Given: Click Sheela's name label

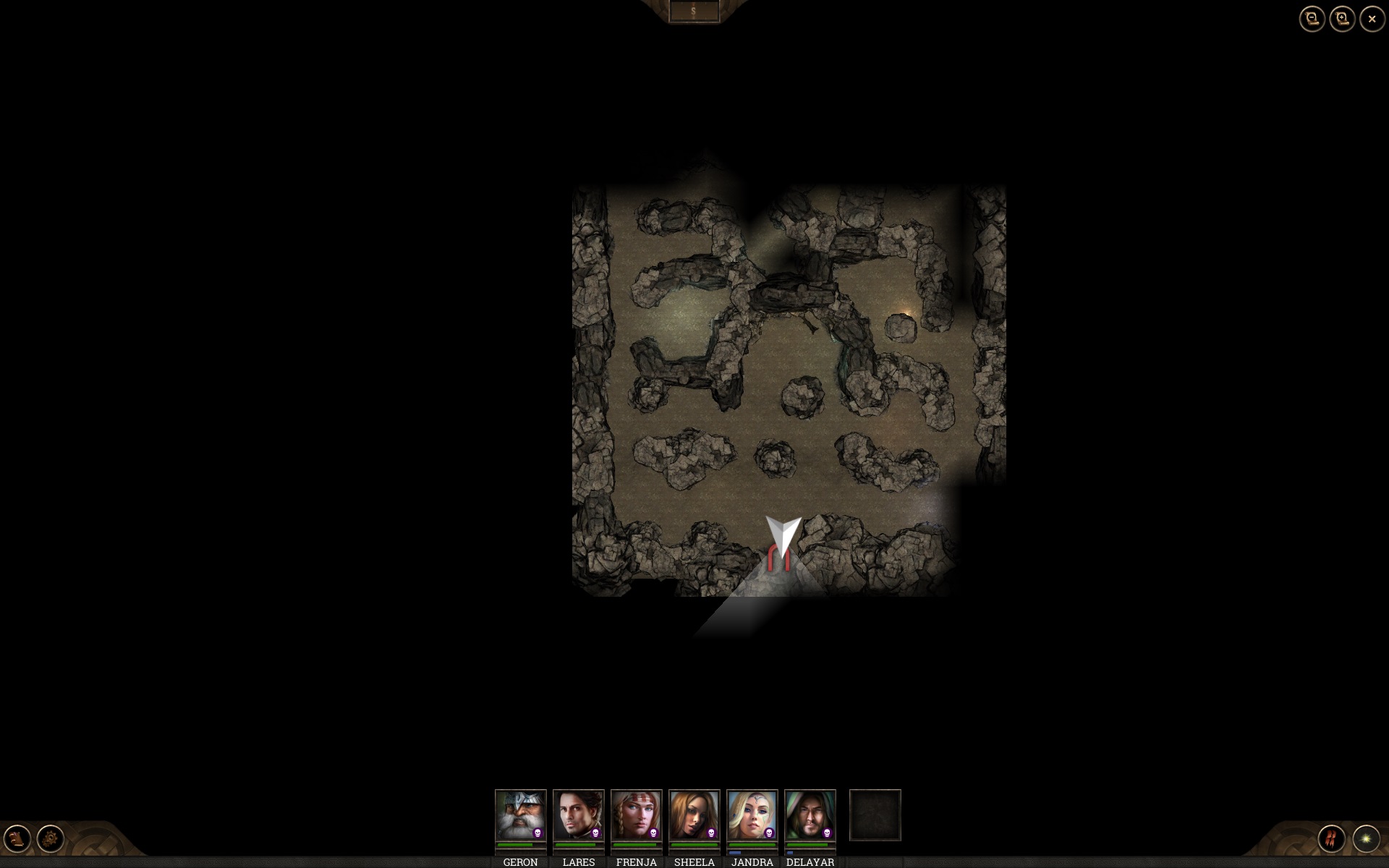Looking at the screenshot, I should click(x=694, y=862).
